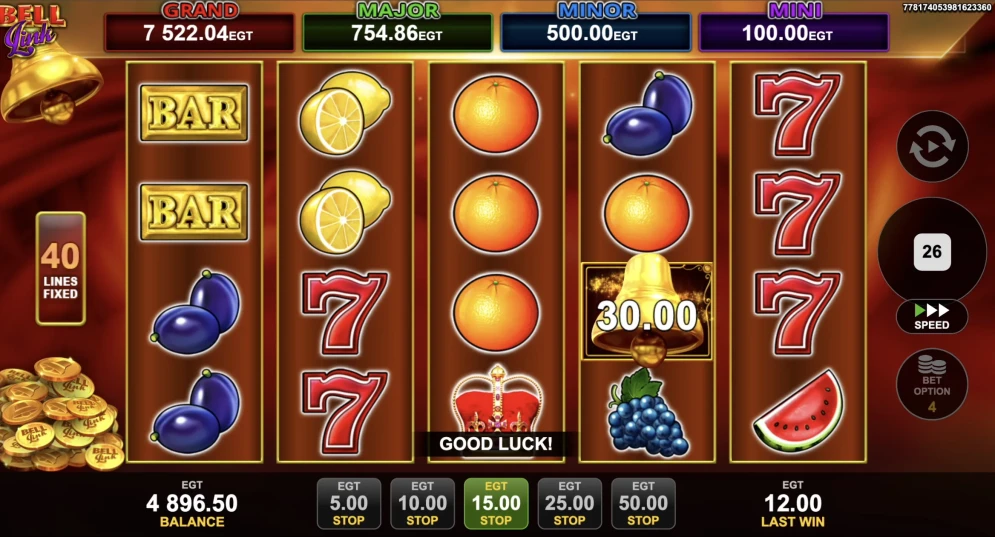Change the spin speed setting
Screen dimensions: 995x537
(x=932, y=317)
